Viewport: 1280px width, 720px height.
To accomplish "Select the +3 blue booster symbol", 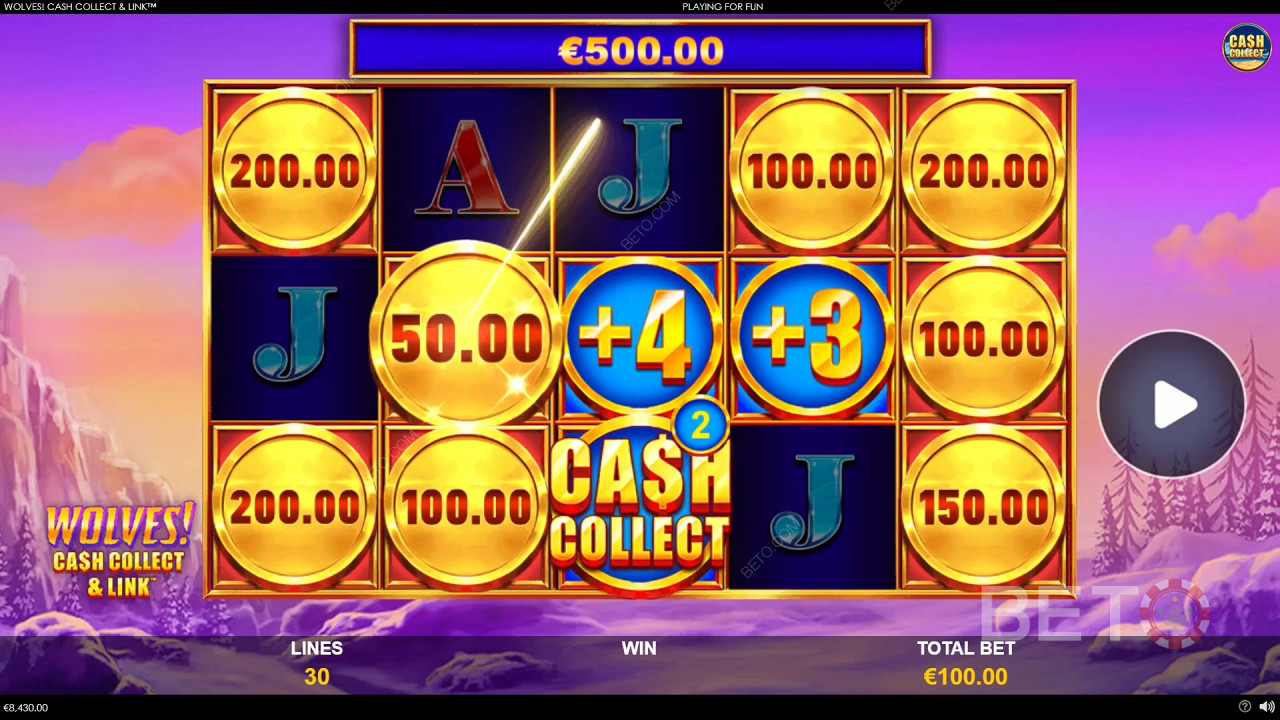I will click(x=812, y=335).
